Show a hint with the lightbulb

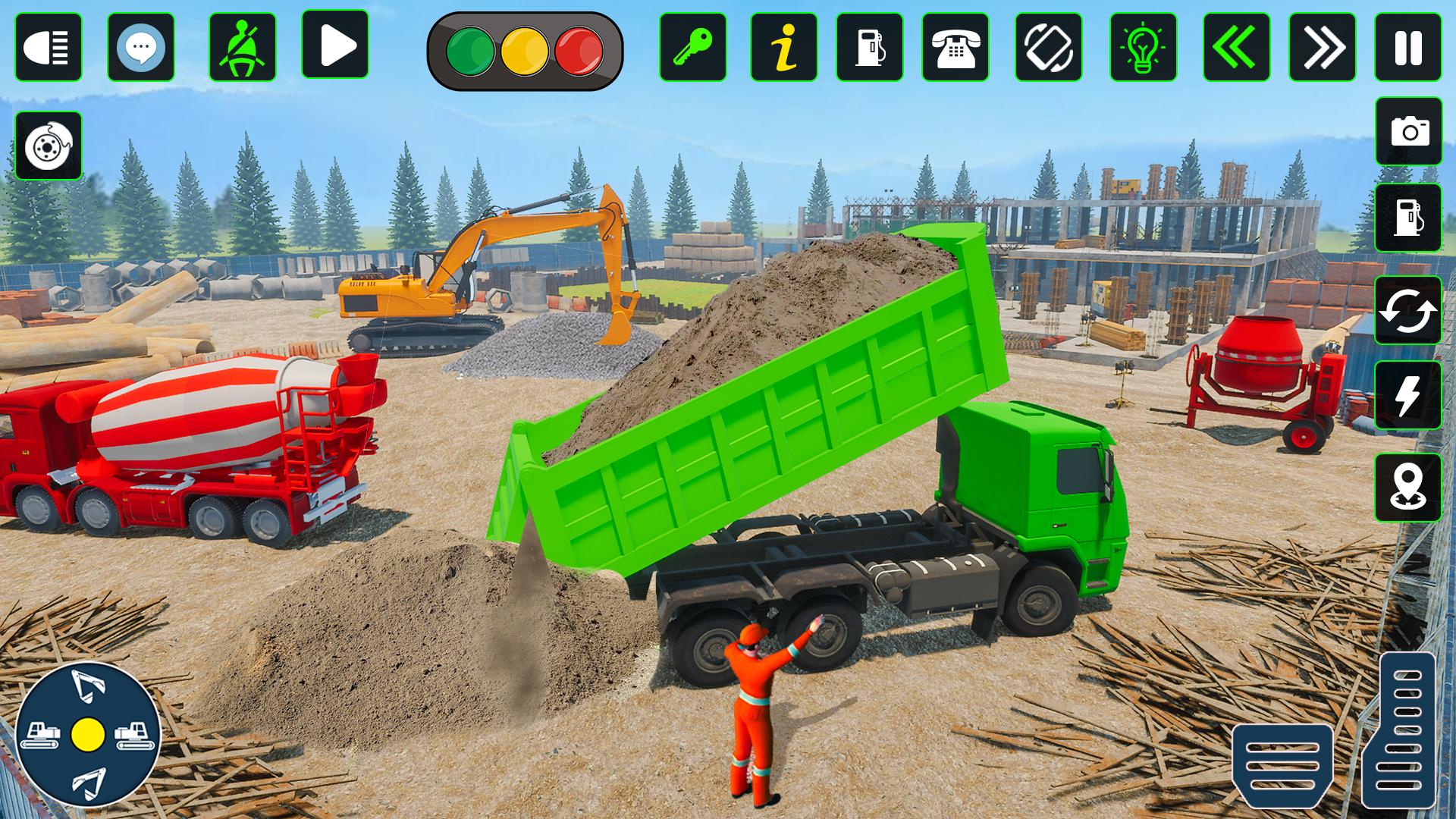1143,47
